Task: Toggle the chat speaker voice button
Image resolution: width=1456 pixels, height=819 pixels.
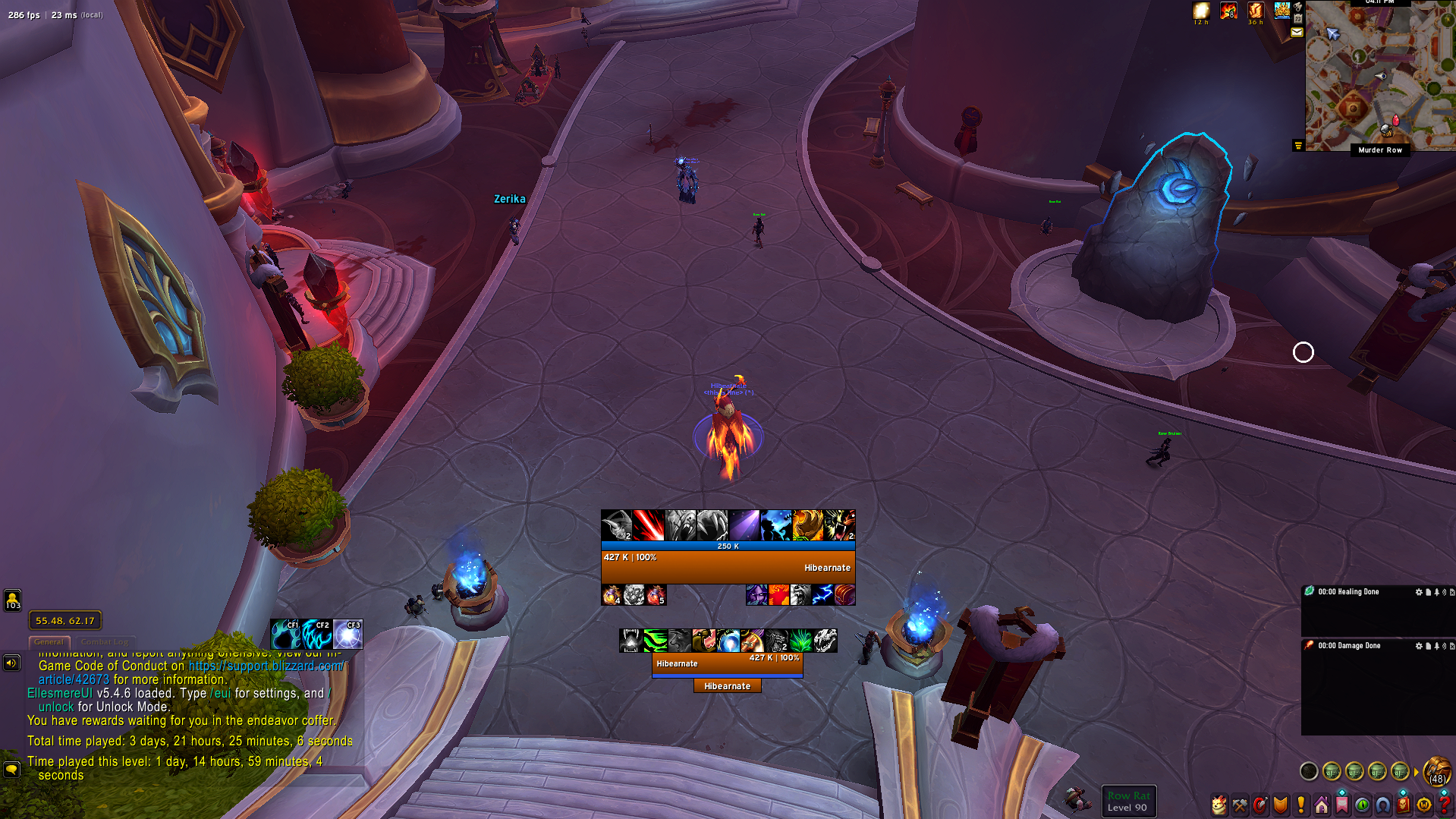Action: tap(11, 663)
